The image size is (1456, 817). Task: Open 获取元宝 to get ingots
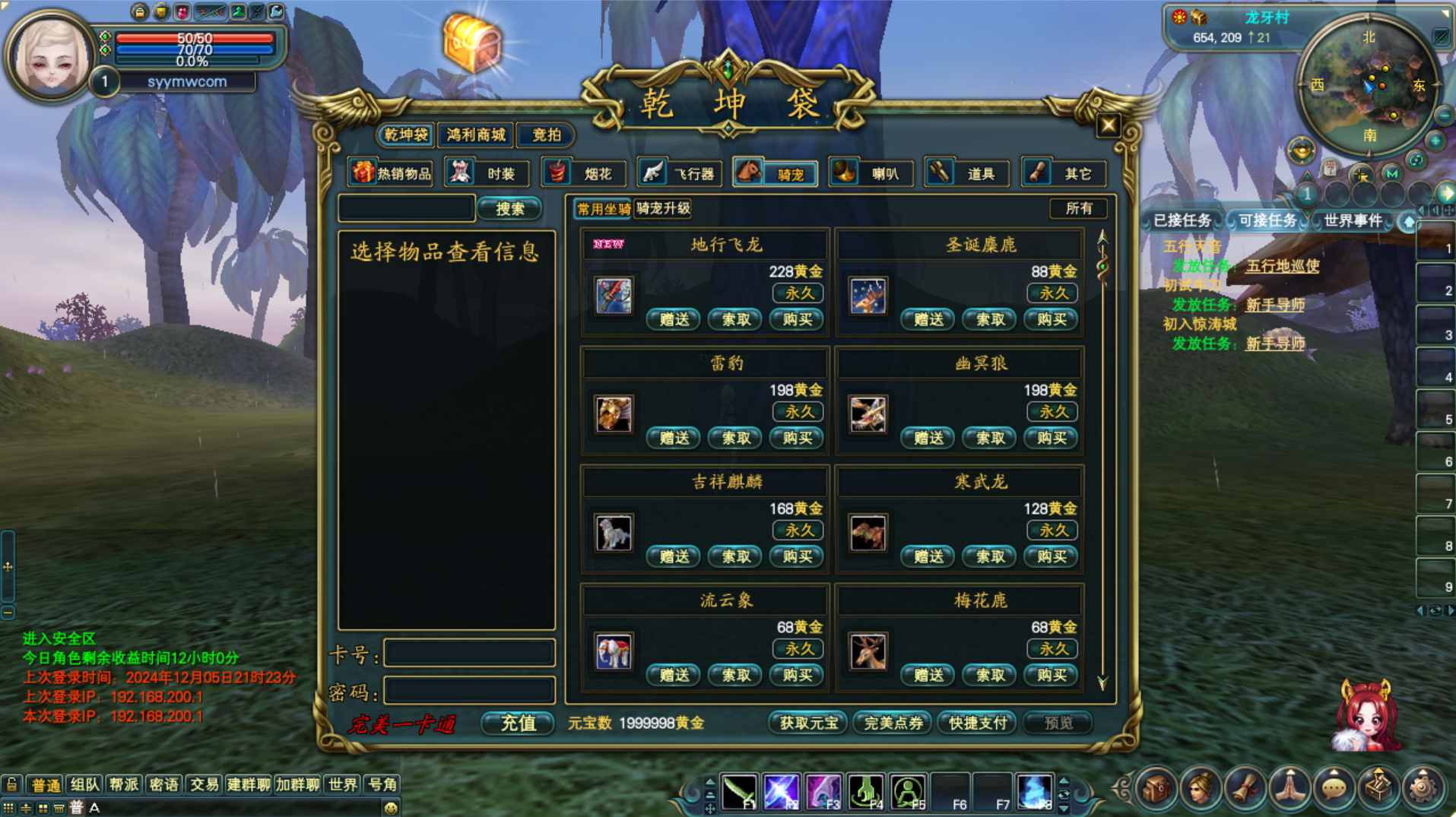[x=808, y=723]
